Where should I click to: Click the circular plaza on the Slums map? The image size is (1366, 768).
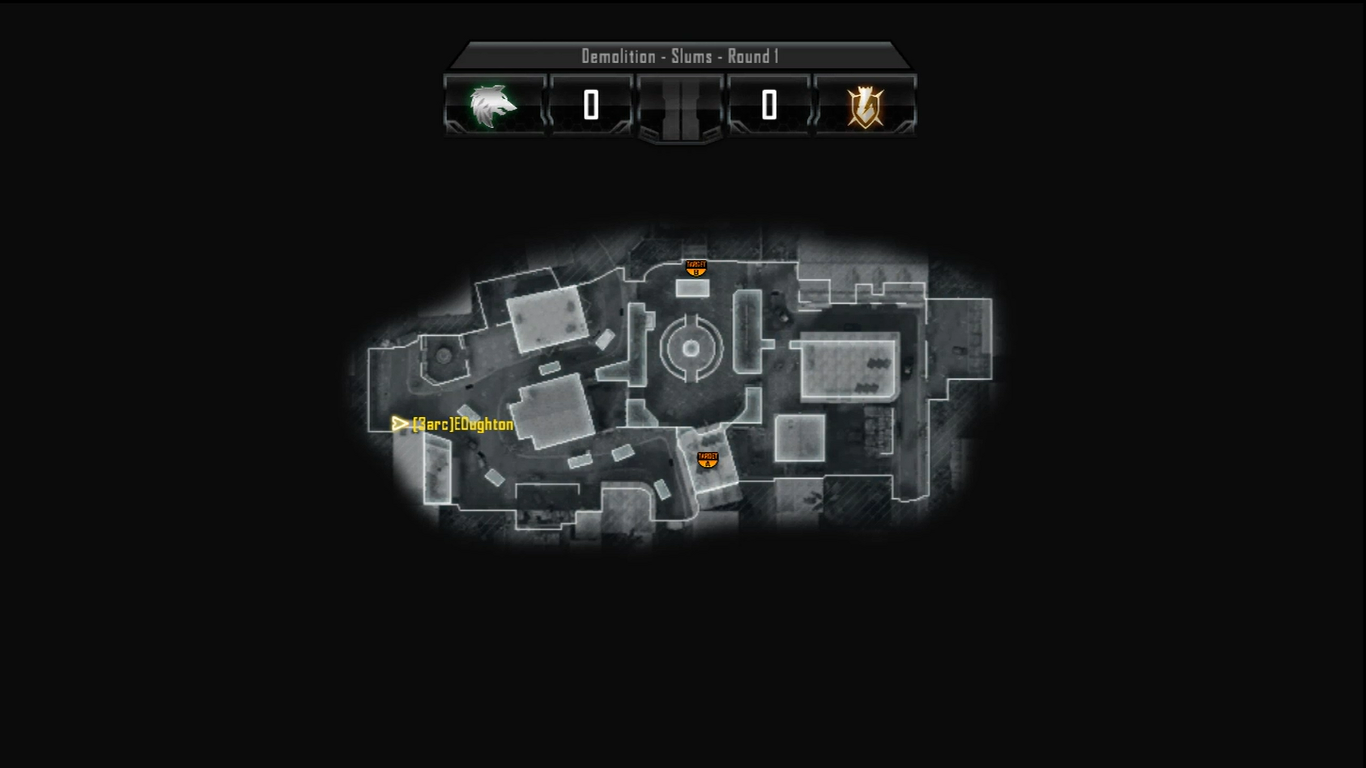(x=691, y=348)
